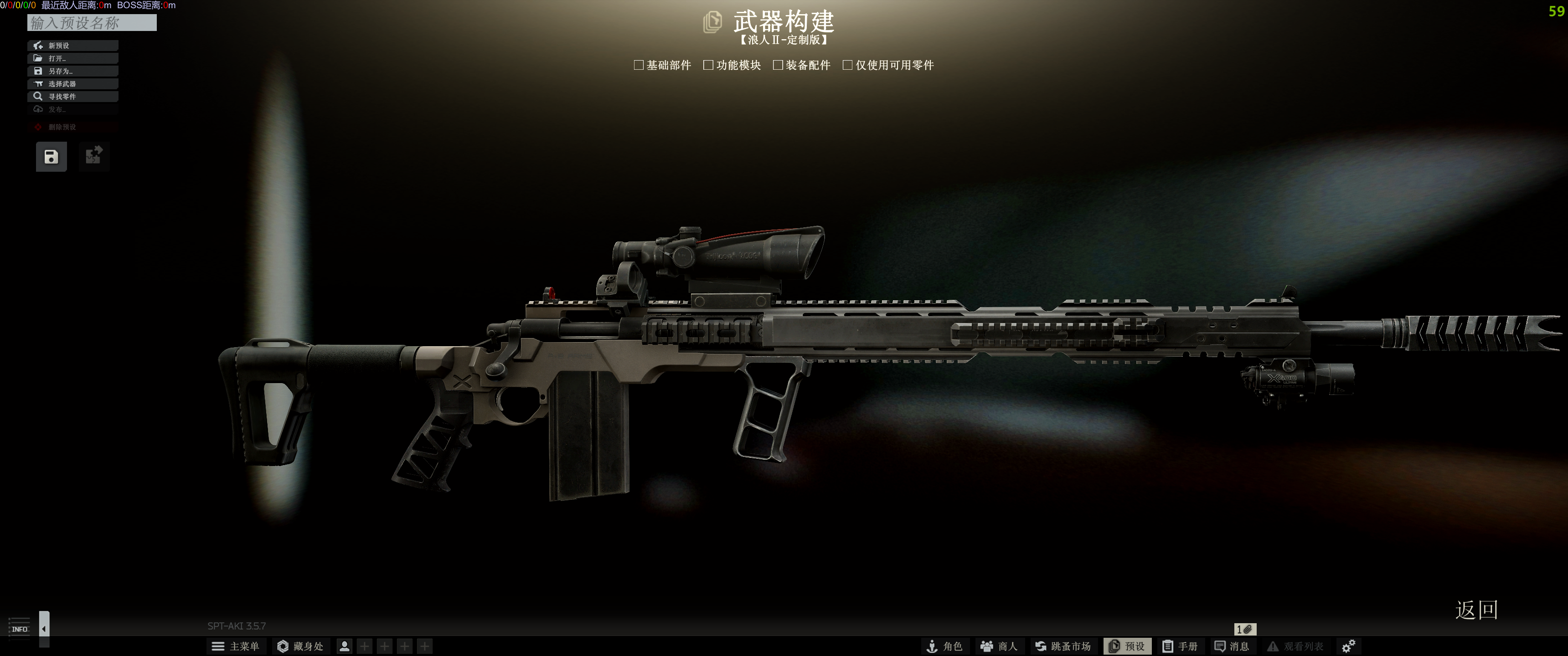Switch to Traders (商人) tab

999,646
